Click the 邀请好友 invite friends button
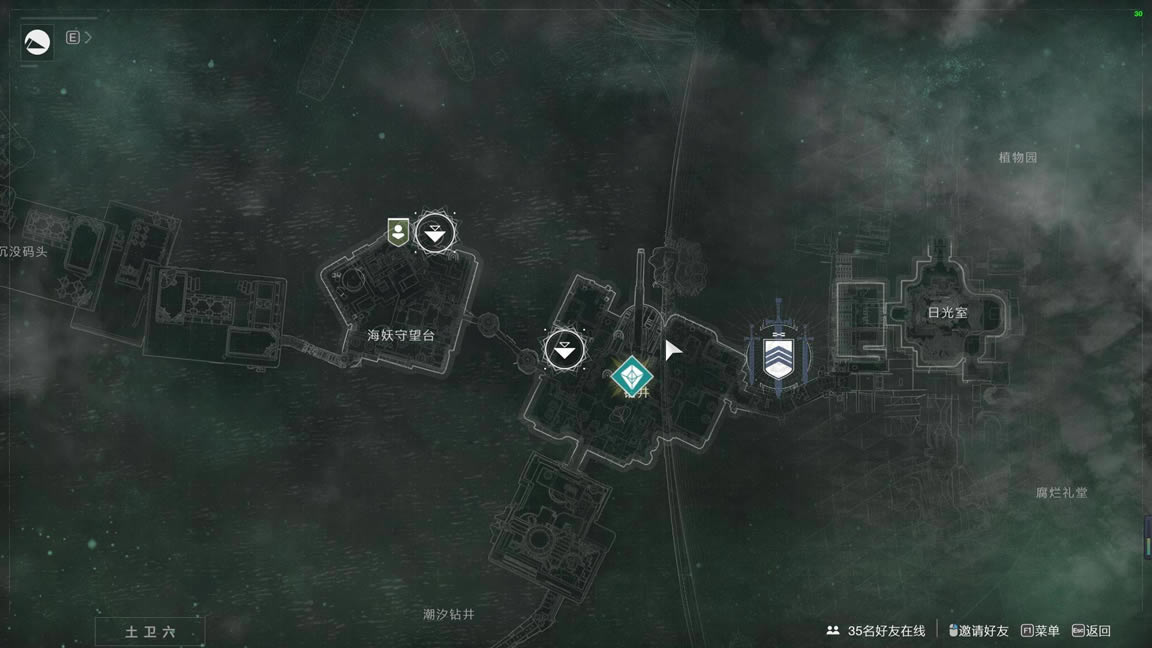 978,631
